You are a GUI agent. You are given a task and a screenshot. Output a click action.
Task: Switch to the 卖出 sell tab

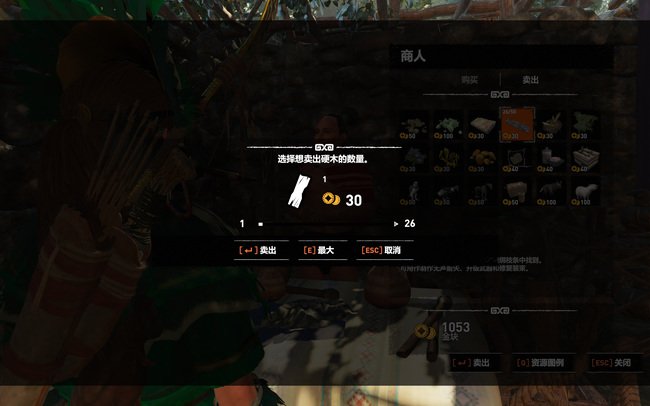[x=531, y=79]
